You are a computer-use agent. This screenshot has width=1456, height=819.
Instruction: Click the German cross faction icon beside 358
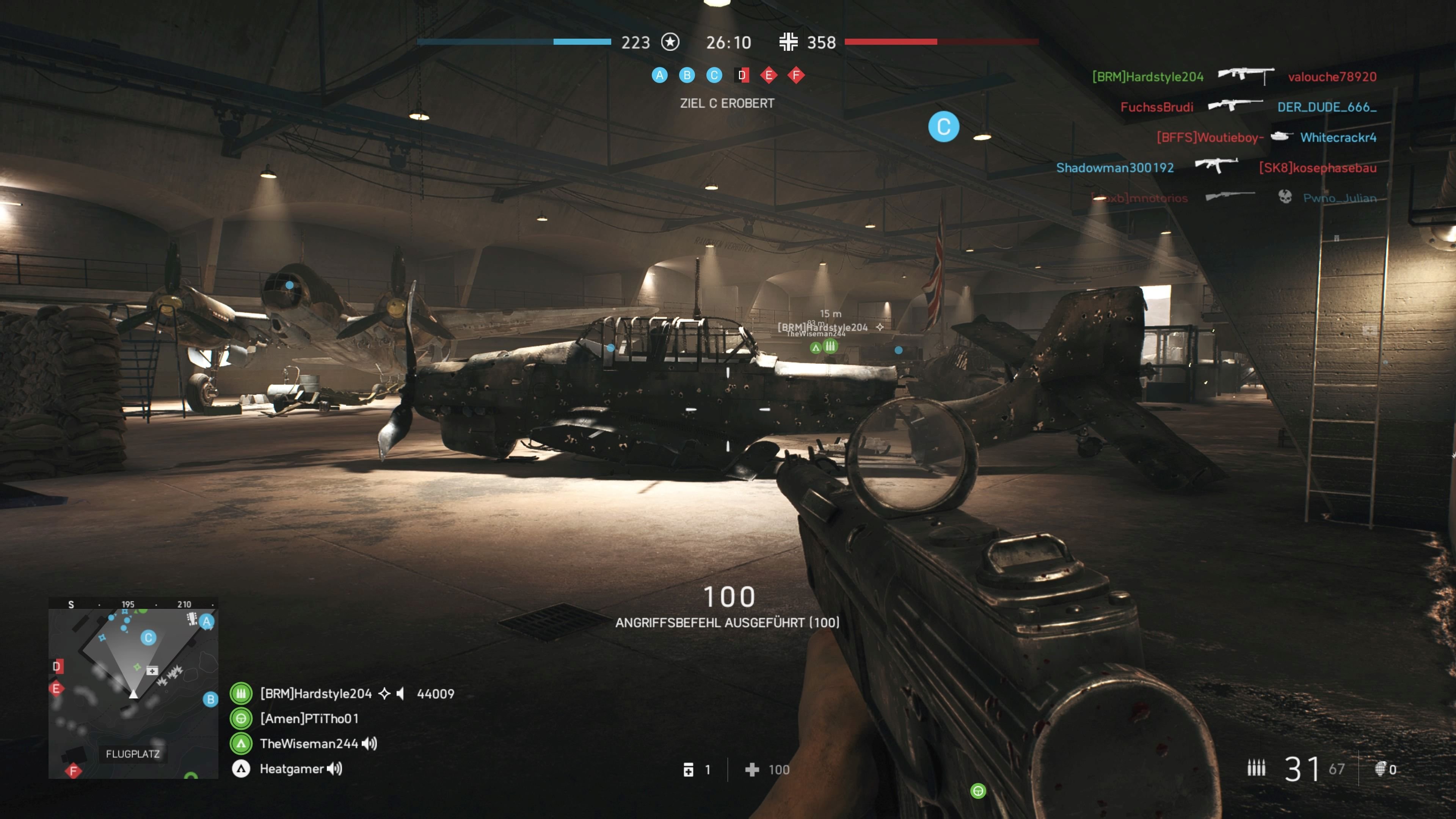point(789,42)
